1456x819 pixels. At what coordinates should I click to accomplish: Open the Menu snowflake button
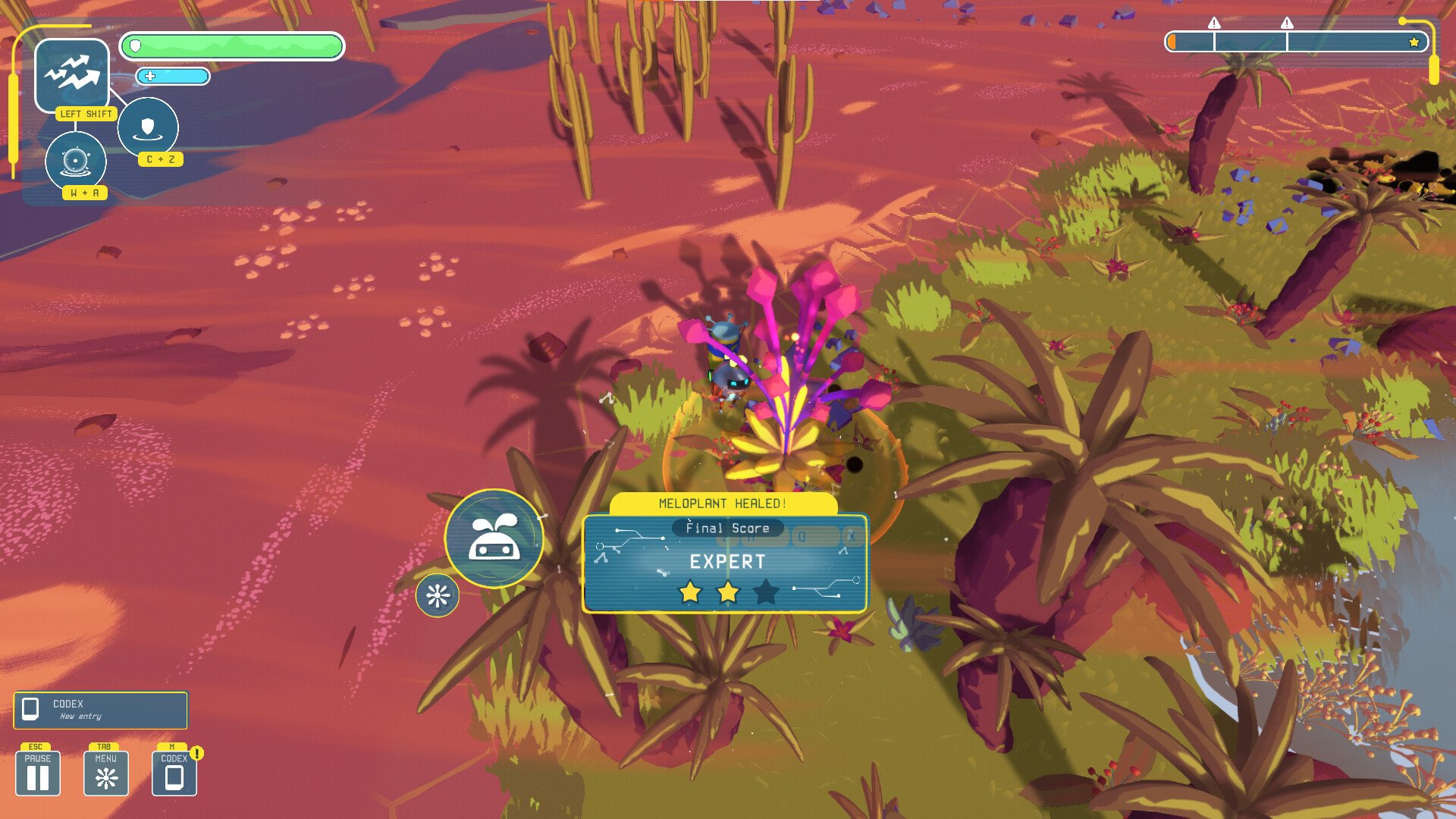(x=106, y=773)
